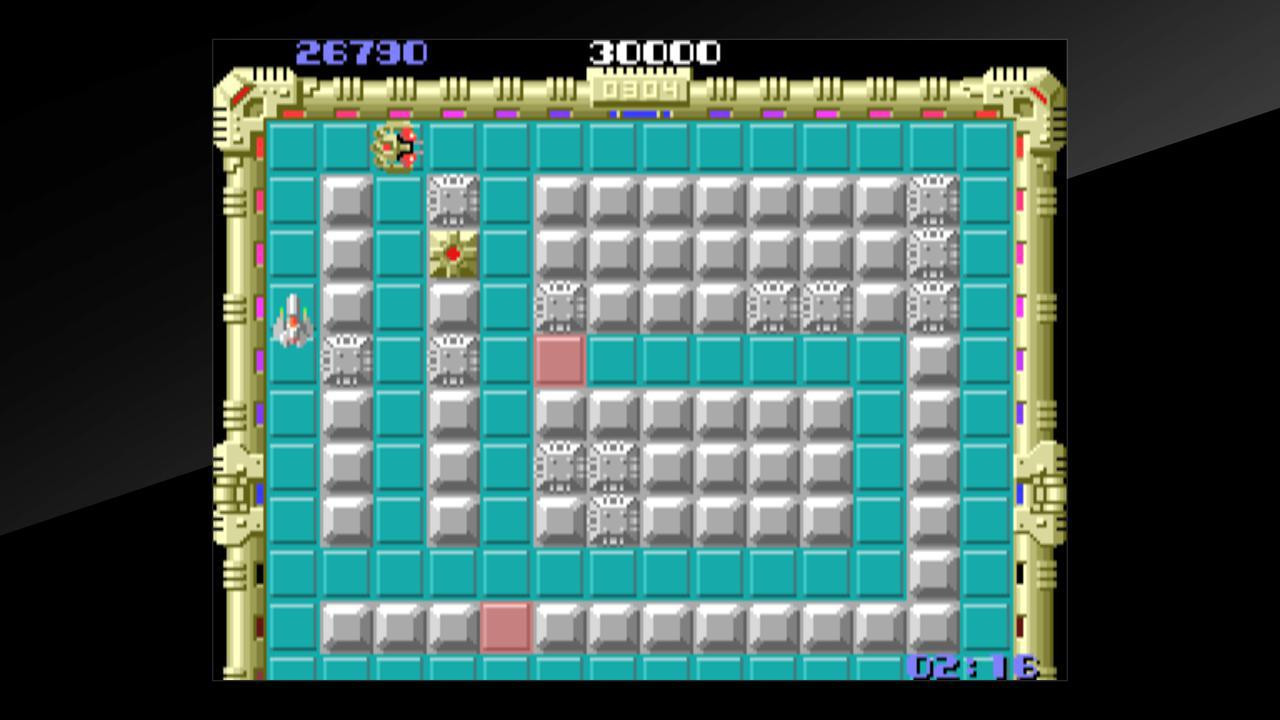This screenshot has width=1280, height=720.
Task: Click the circuit block beside the player's ship
Action: point(347,360)
